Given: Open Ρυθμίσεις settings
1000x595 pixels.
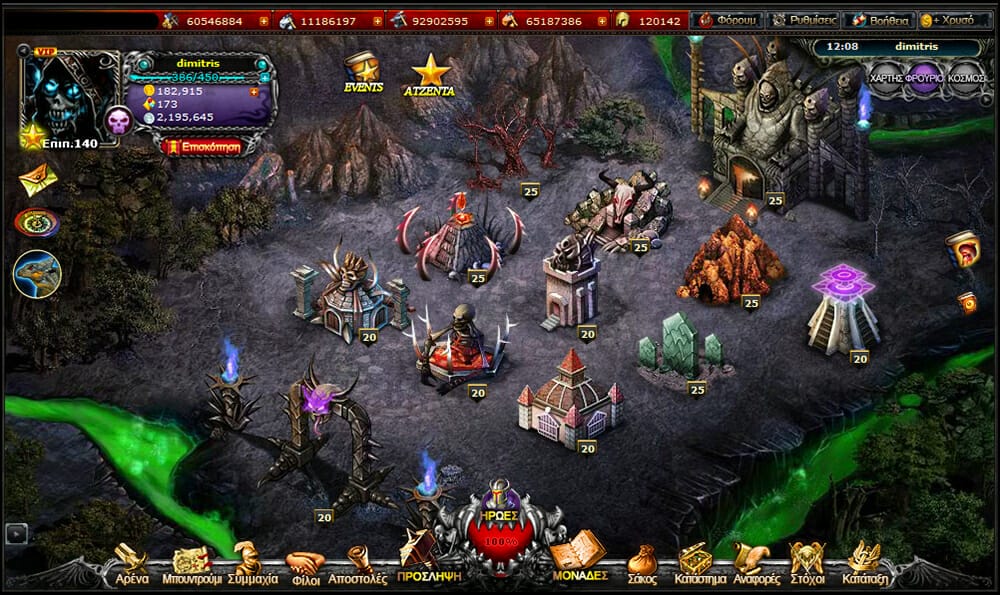Looking at the screenshot, I should (804, 20).
